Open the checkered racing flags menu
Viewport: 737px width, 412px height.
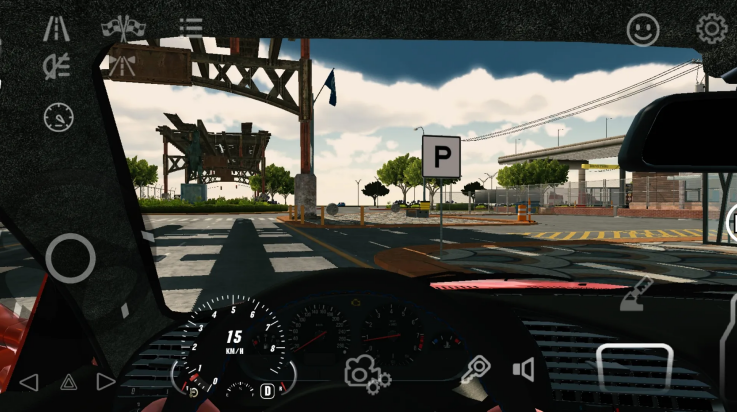coord(123,28)
